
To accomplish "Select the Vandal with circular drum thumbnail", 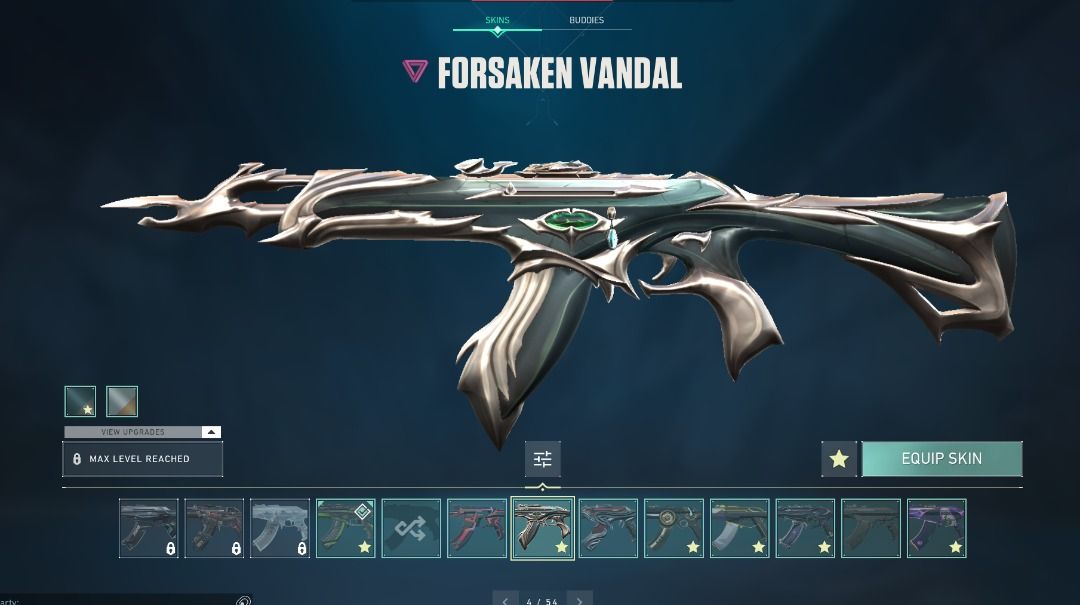I will (674, 528).
